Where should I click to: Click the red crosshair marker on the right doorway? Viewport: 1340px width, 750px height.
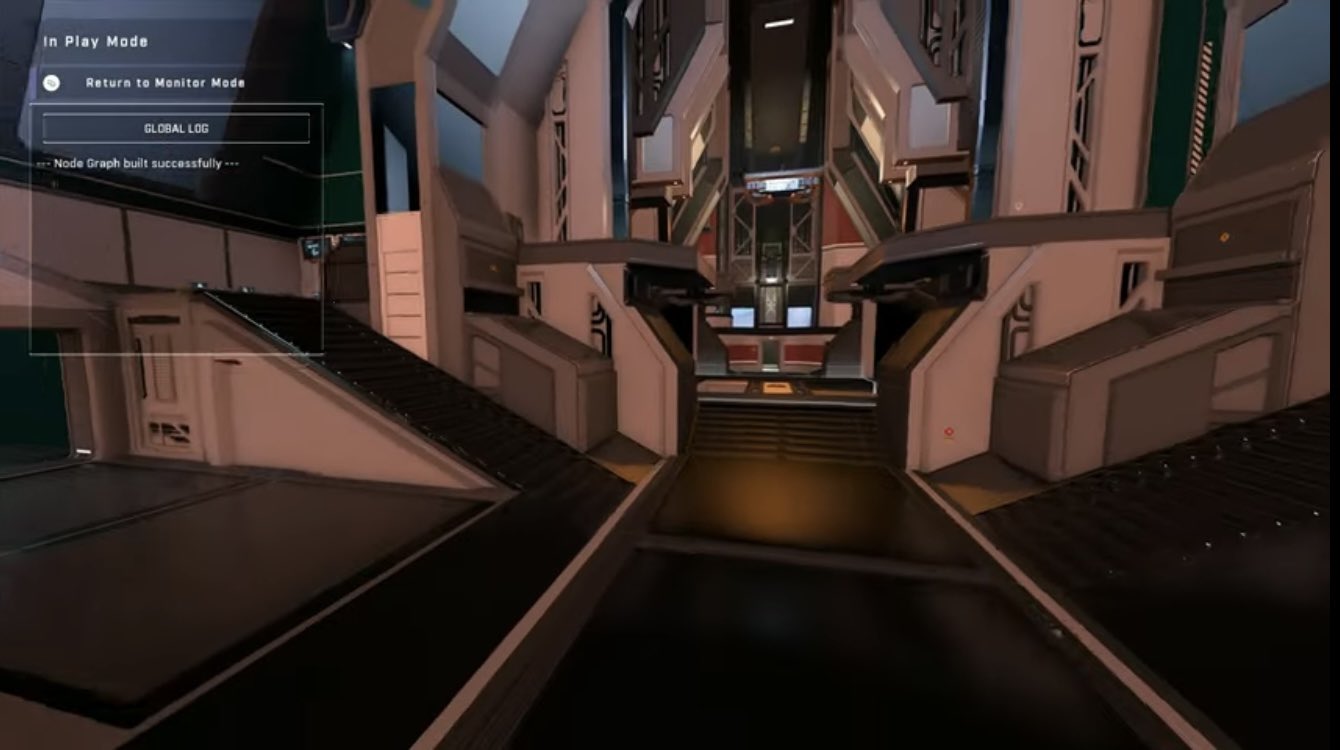point(949,430)
